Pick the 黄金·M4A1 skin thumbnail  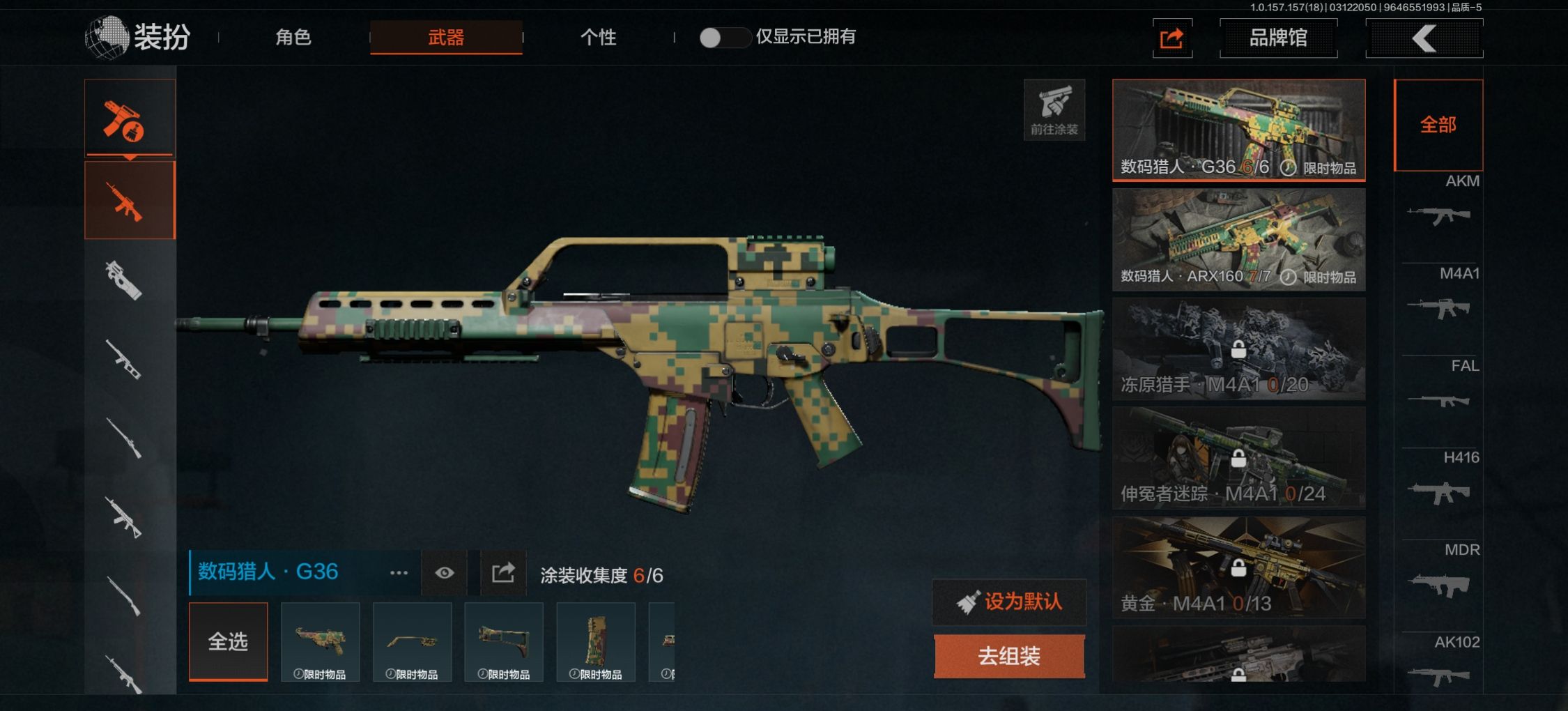1238,567
